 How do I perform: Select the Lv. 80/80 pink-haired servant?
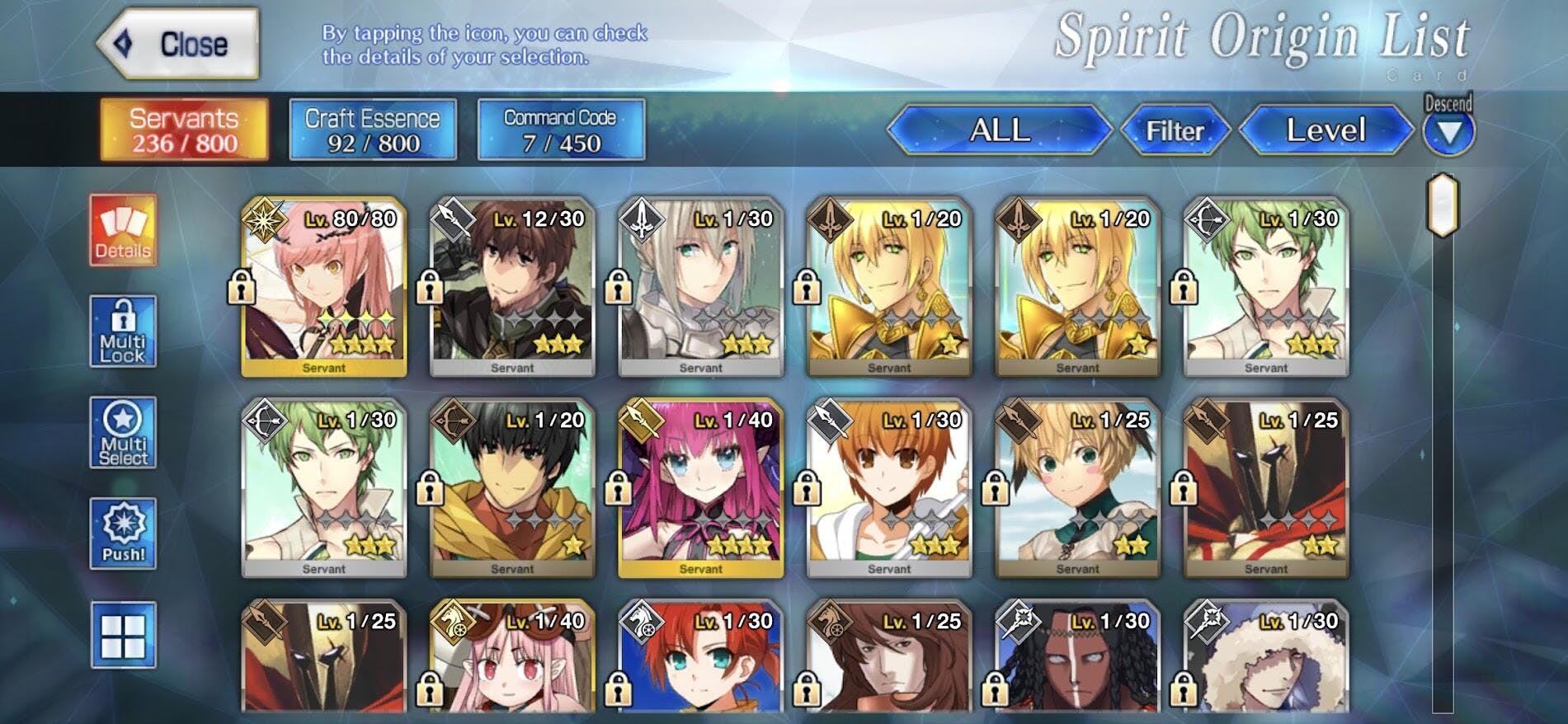324,287
